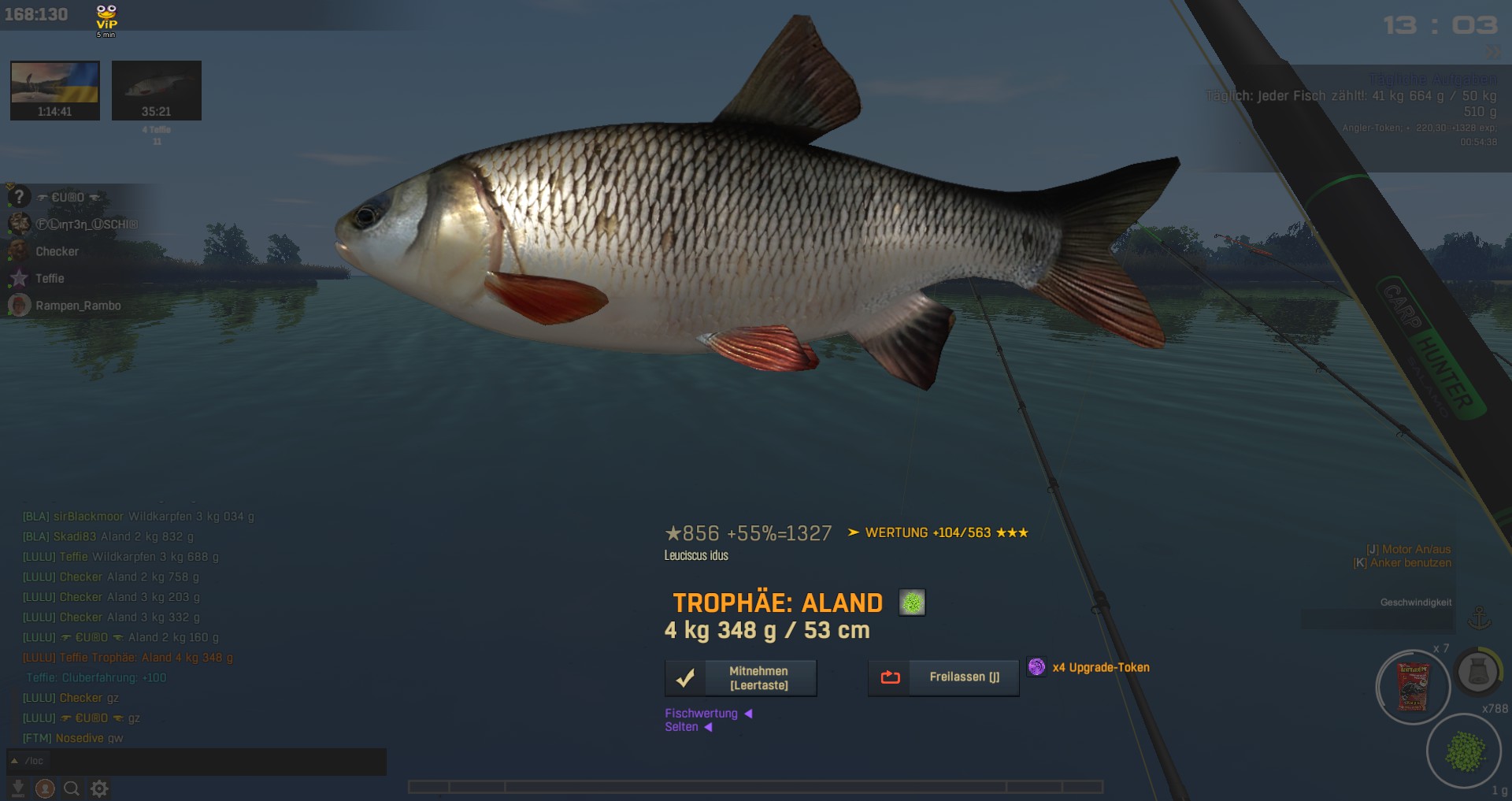The image size is (1512, 801).
Task: Open the player profile icon under chat
Action: click(x=45, y=788)
